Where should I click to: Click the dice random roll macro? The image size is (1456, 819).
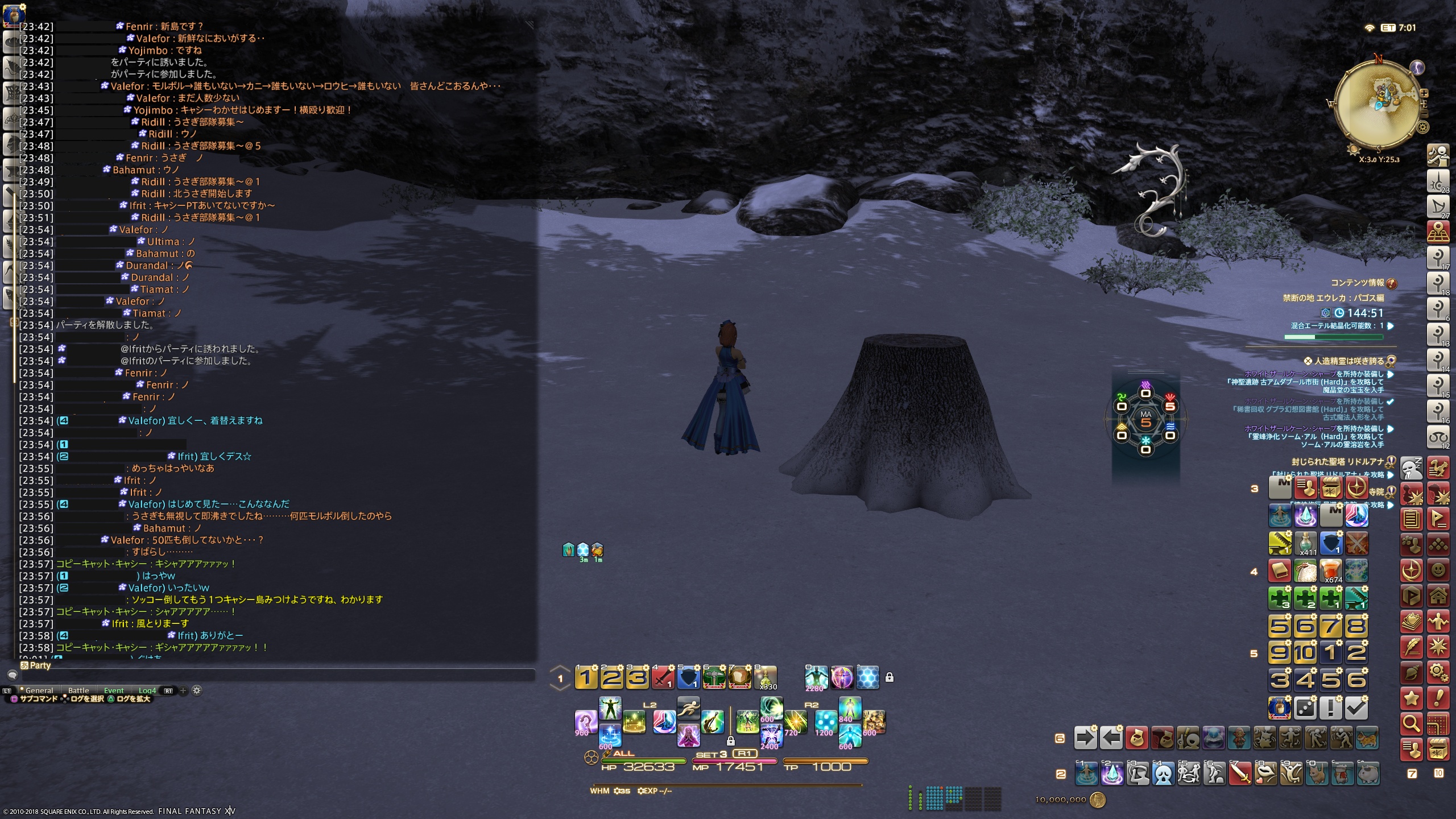point(1305,708)
